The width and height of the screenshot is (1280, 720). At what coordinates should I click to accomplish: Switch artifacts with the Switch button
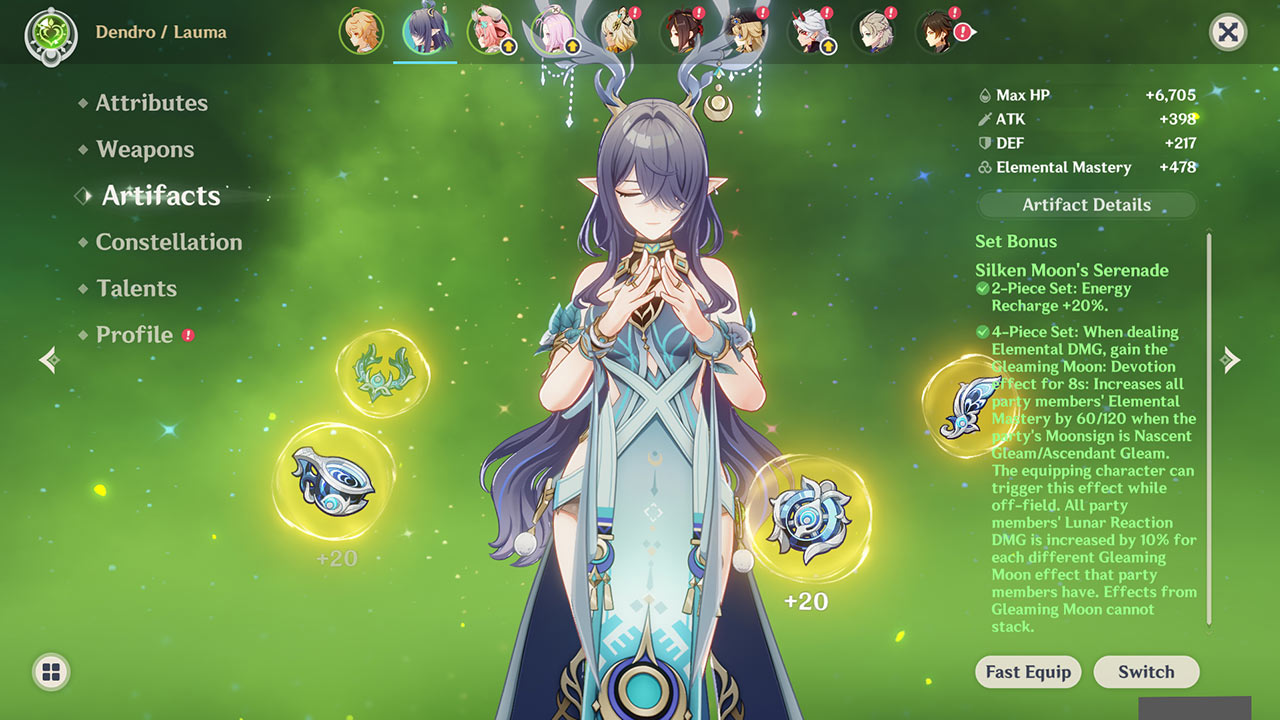(x=1146, y=672)
